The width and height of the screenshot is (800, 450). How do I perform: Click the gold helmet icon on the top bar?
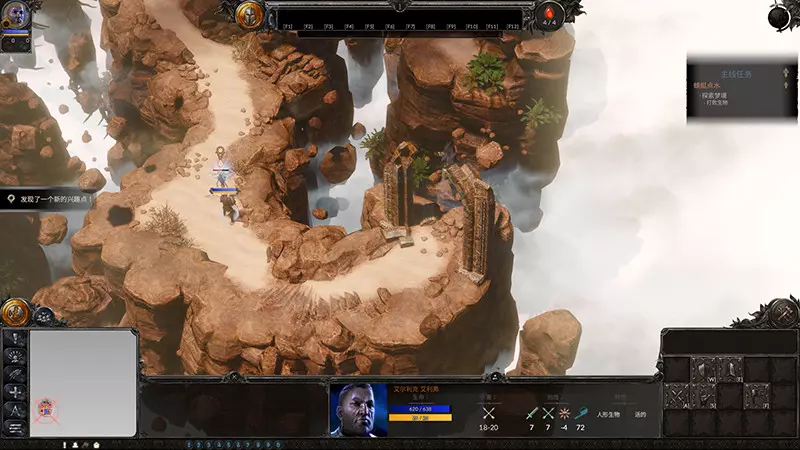(250, 15)
